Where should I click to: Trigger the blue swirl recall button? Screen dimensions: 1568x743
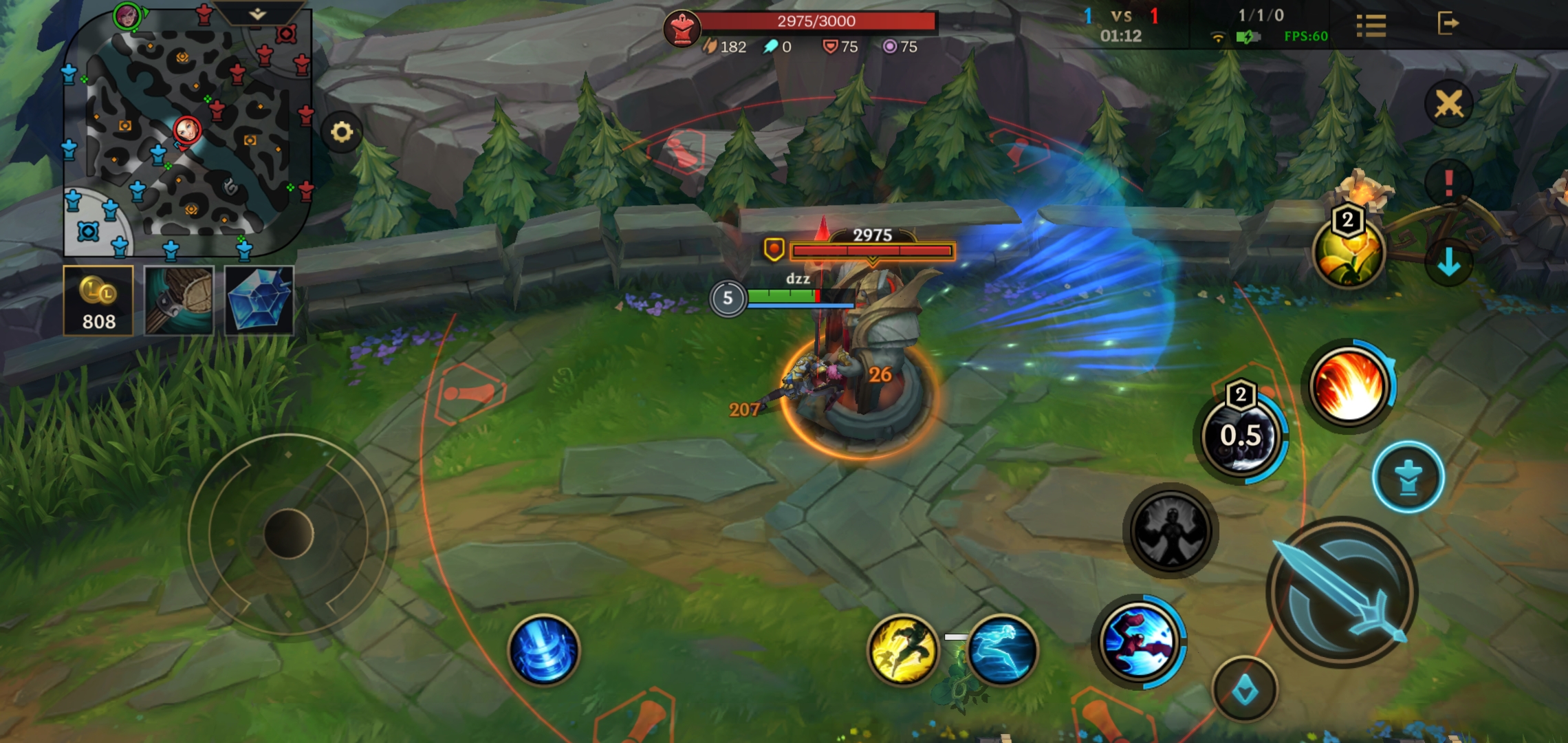pyautogui.click(x=544, y=649)
